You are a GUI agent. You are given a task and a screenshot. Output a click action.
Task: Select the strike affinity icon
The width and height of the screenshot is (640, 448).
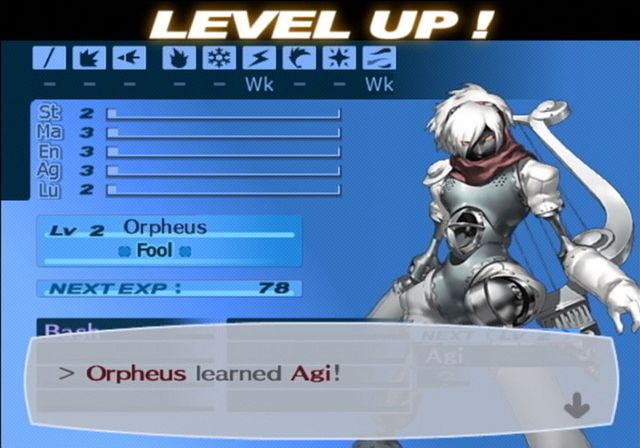click(89, 58)
